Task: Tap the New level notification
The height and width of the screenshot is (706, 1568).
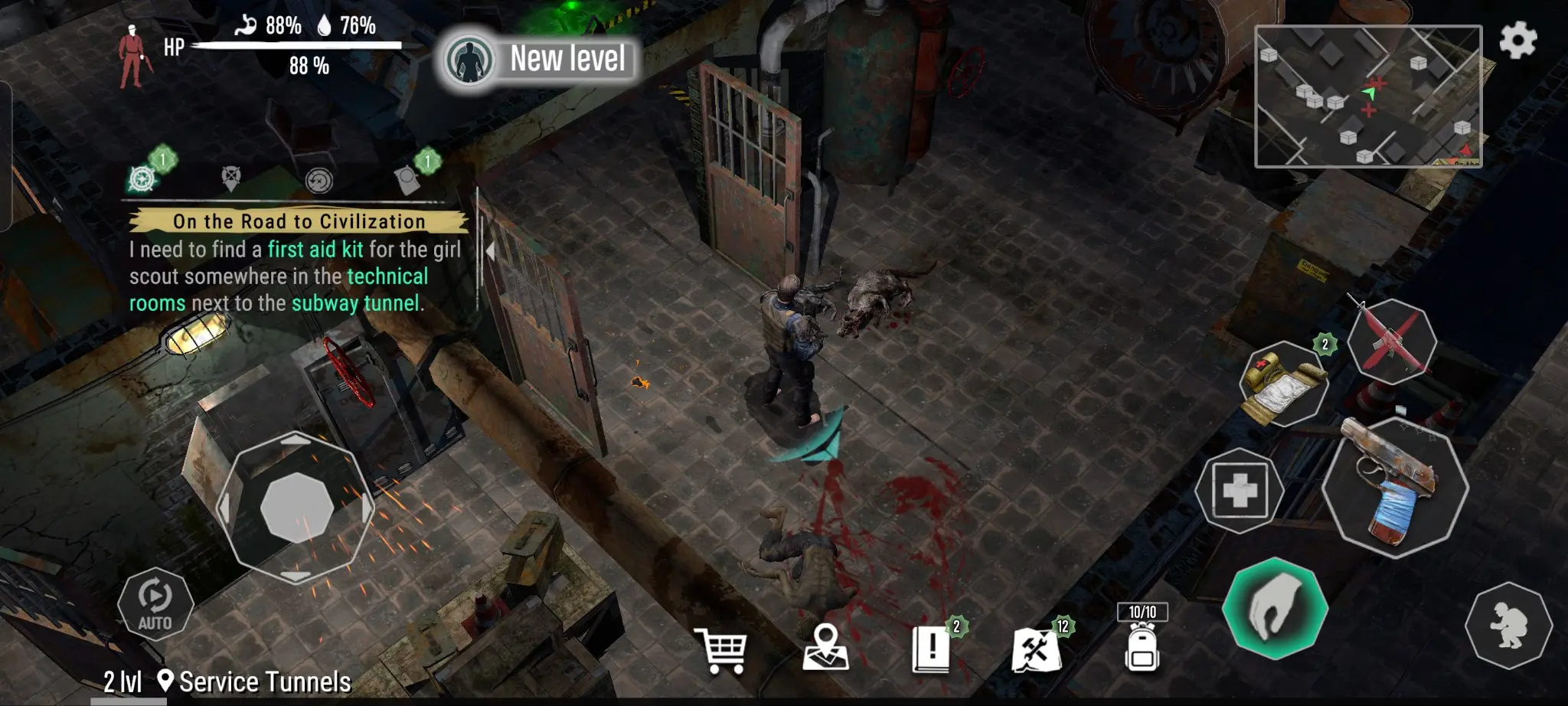Action: [538, 59]
